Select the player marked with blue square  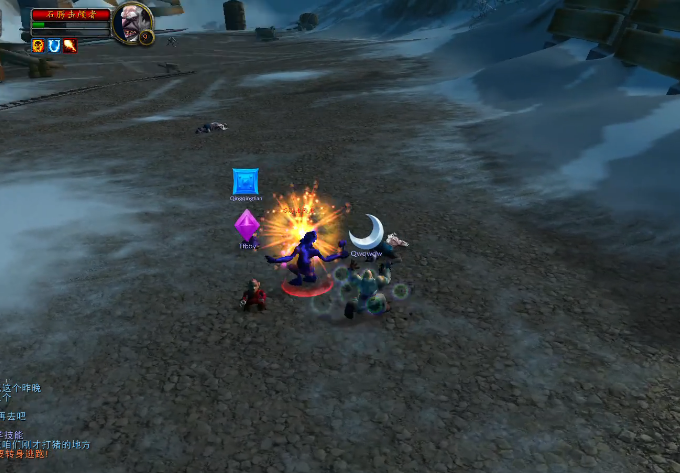(x=245, y=182)
